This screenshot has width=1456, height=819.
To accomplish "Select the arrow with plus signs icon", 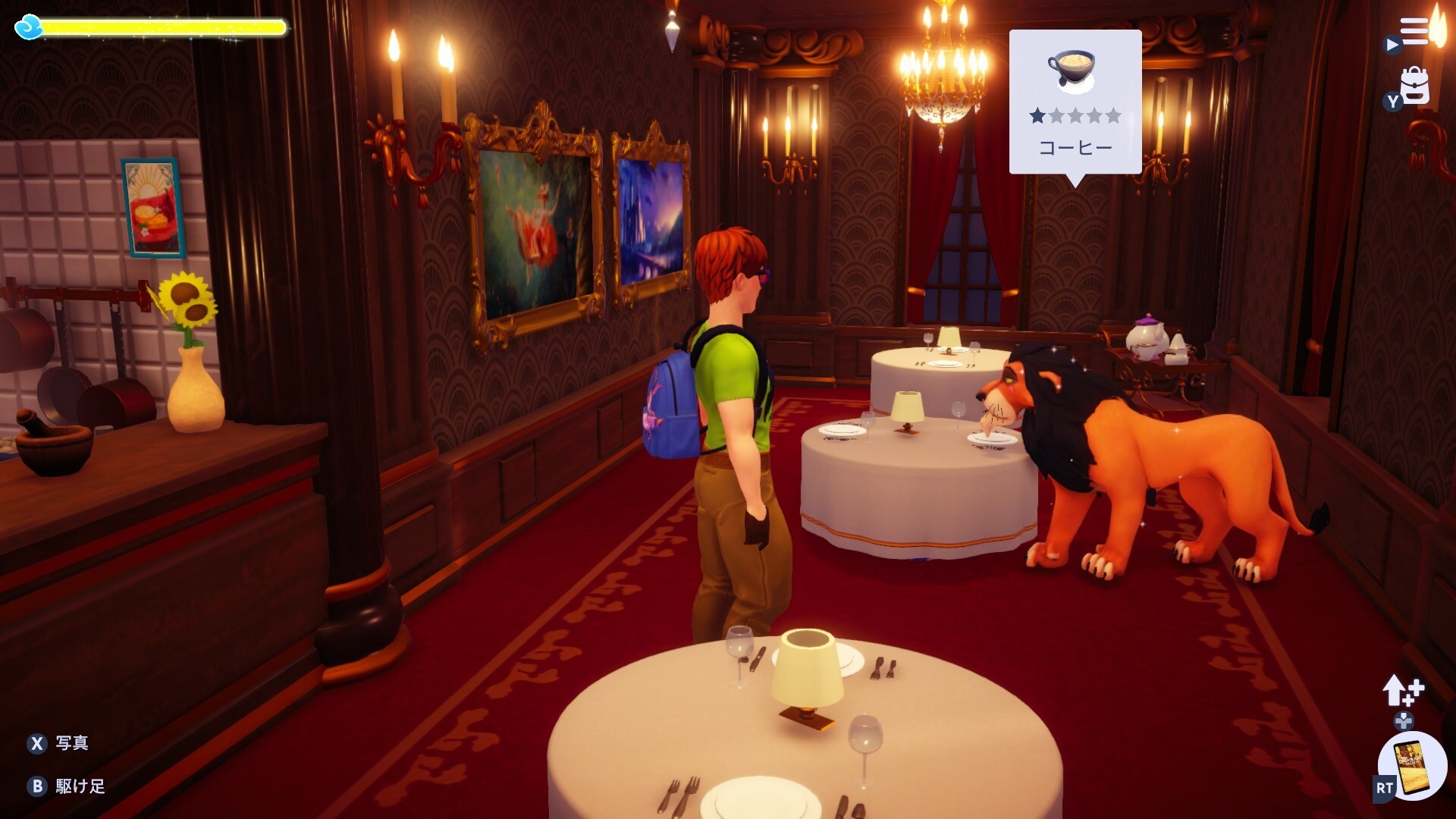I will click(x=1403, y=690).
